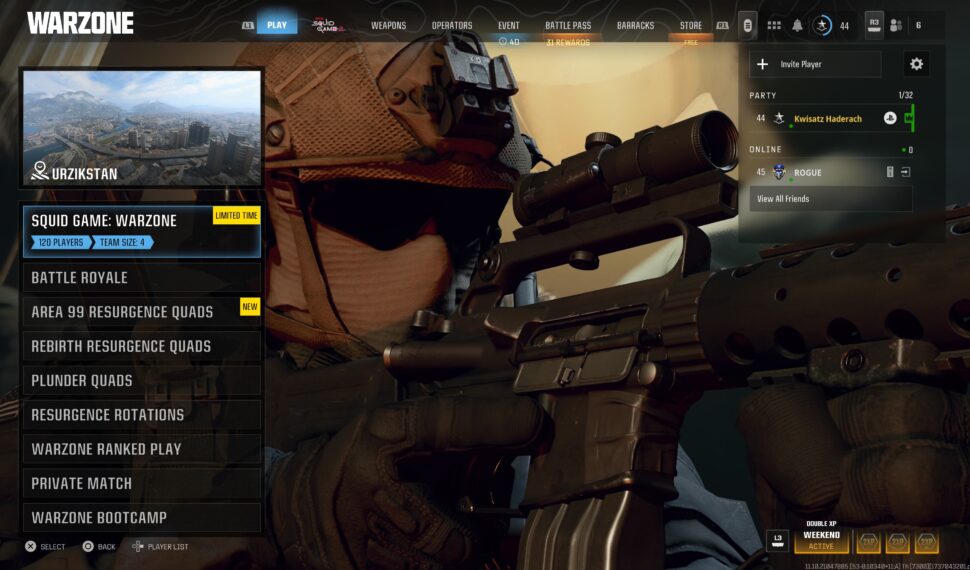Viewport: 970px width, 570px height.
Task: Open the Operators tab
Action: pos(452,25)
